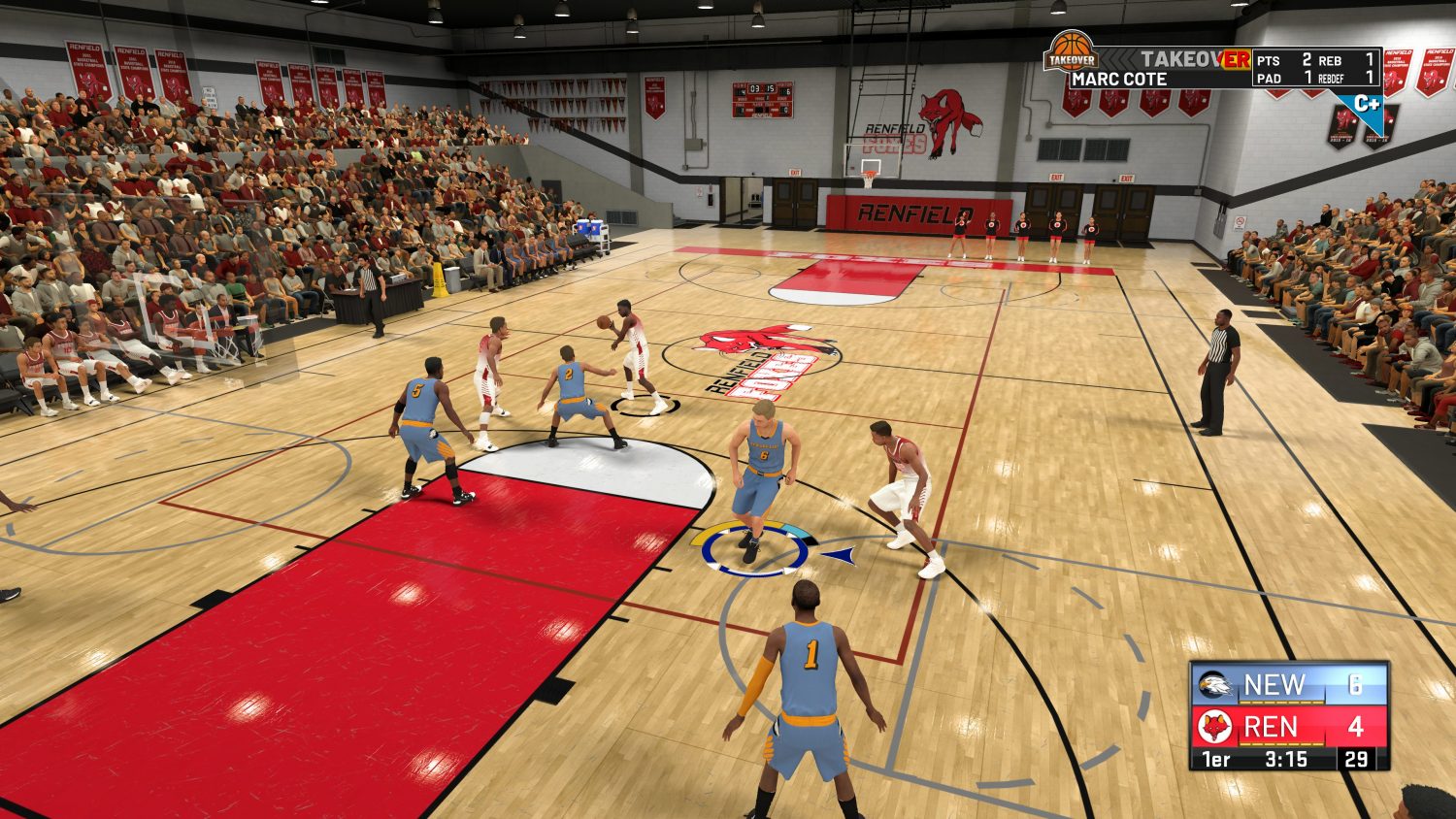Select the REN fox logo on scoreboard
This screenshot has height=819, width=1456.
1214,727
